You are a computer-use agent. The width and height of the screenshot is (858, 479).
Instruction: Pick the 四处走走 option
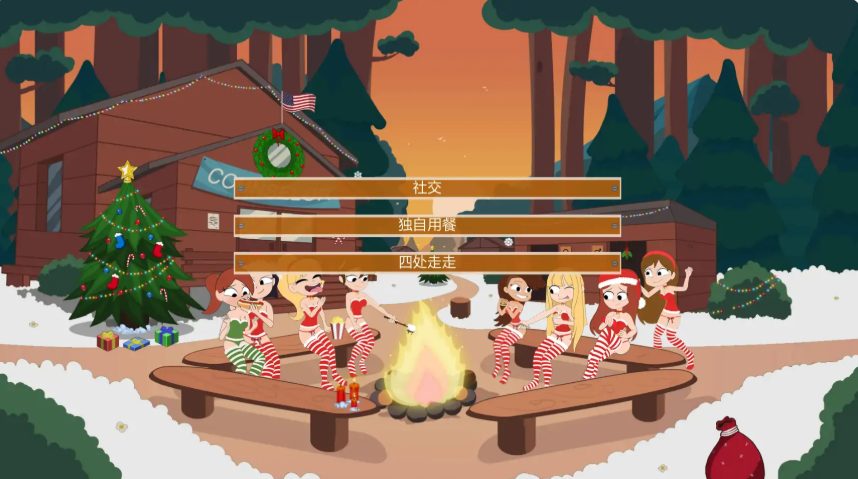(x=427, y=263)
